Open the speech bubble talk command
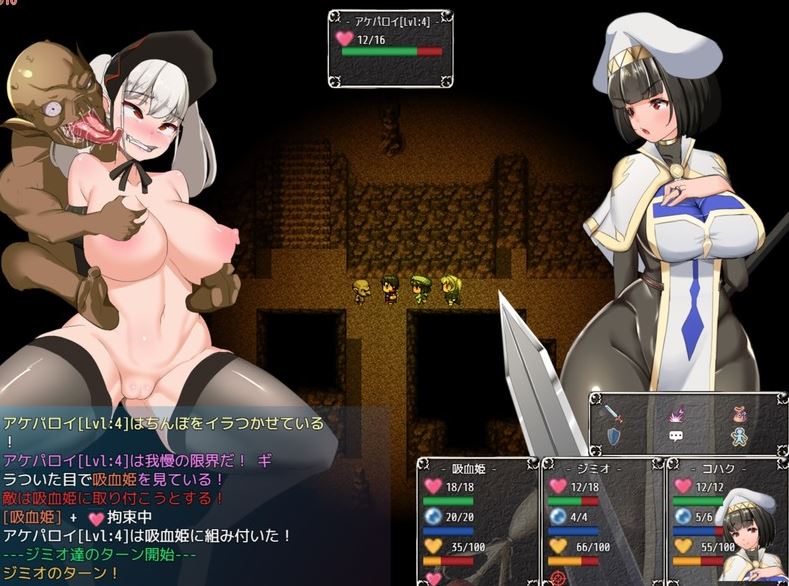 point(675,437)
